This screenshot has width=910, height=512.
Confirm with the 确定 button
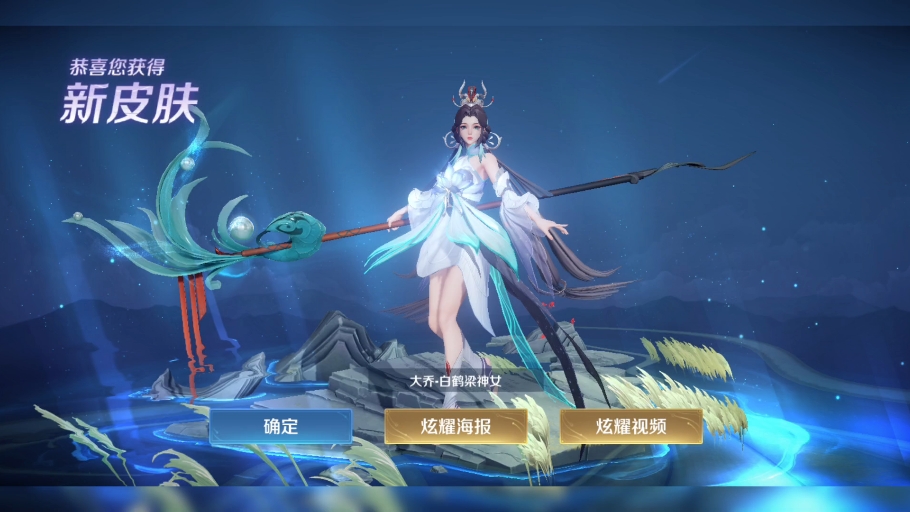tap(281, 426)
